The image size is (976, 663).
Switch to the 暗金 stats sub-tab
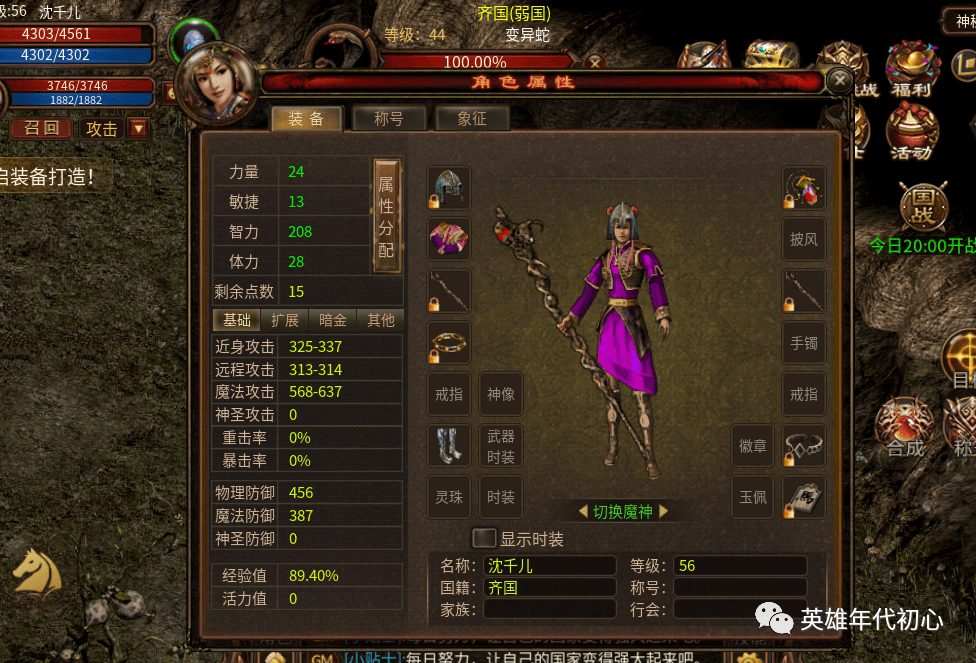click(333, 320)
